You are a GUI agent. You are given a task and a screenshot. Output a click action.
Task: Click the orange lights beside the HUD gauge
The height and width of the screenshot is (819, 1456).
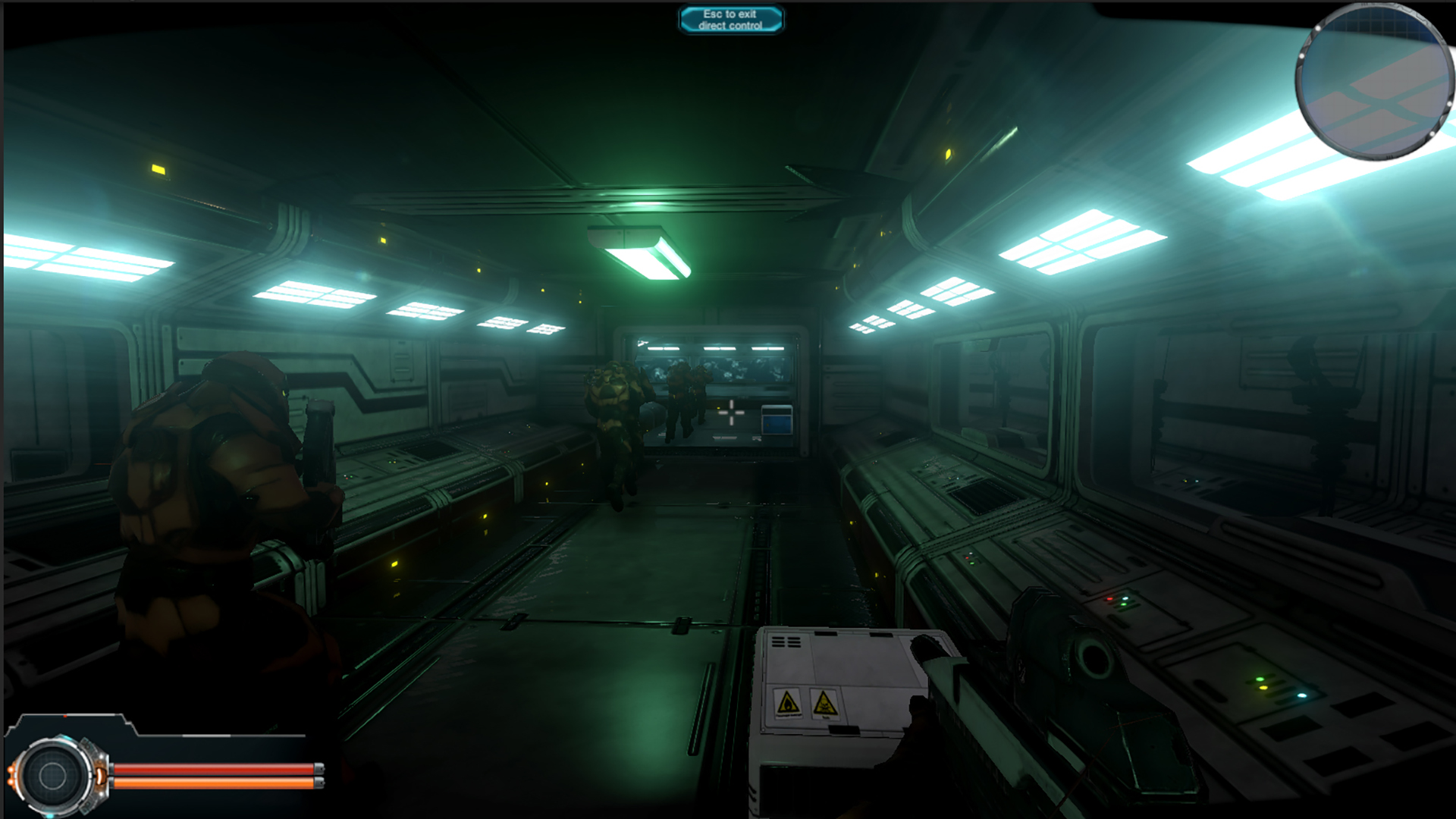pos(12,775)
